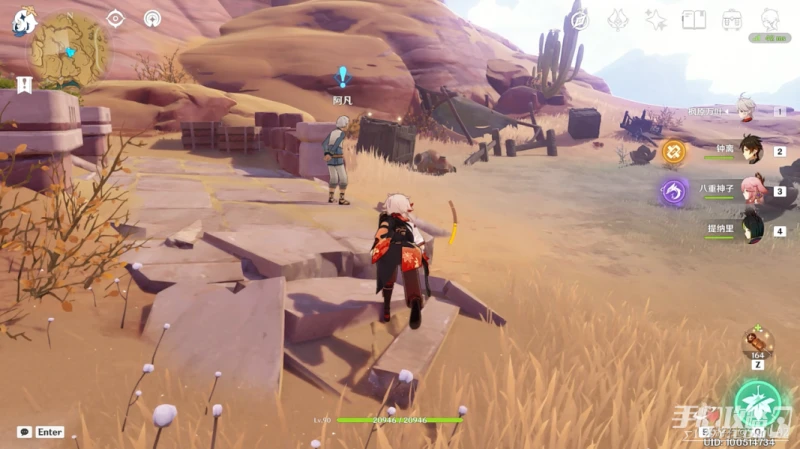Open the Adventurer Handbook book icon
Screen dimensions: 800x449
pos(694,20)
